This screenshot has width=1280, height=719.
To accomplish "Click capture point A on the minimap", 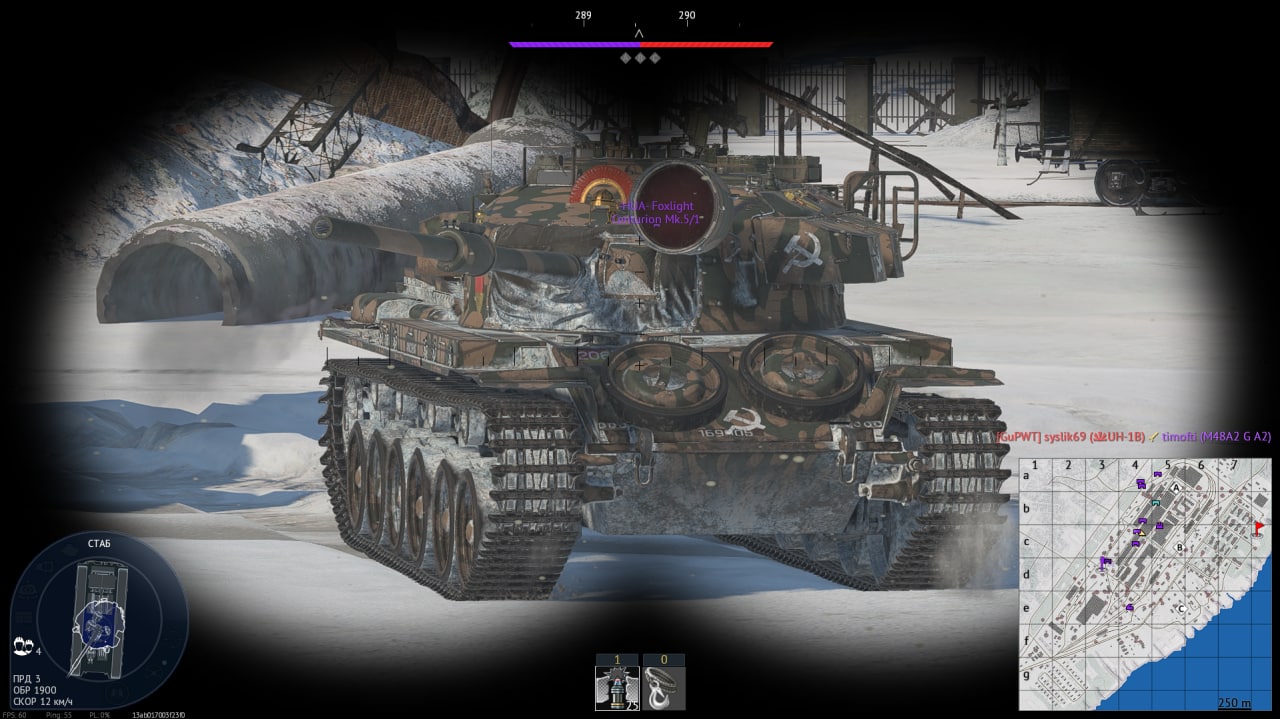I will [x=1176, y=487].
